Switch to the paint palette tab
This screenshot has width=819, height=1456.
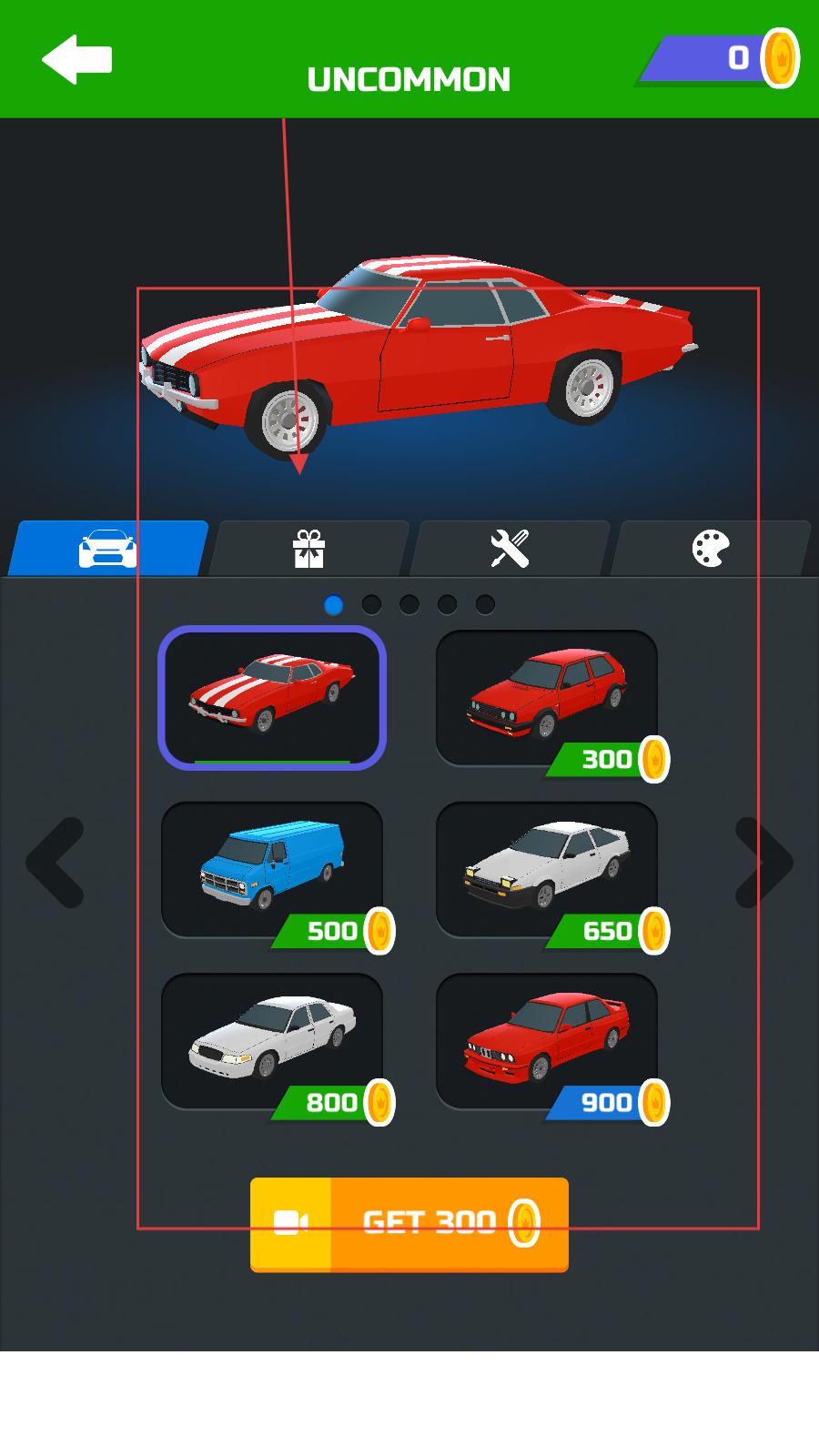[711, 549]
